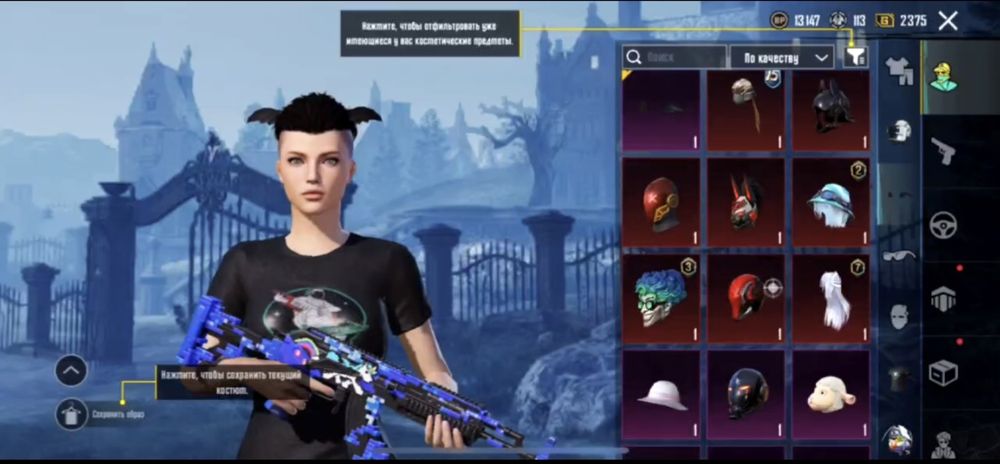1000x464 pixels.
Task: Expand the up-arrow button above the save outfit button
Action: pos(71,370)
